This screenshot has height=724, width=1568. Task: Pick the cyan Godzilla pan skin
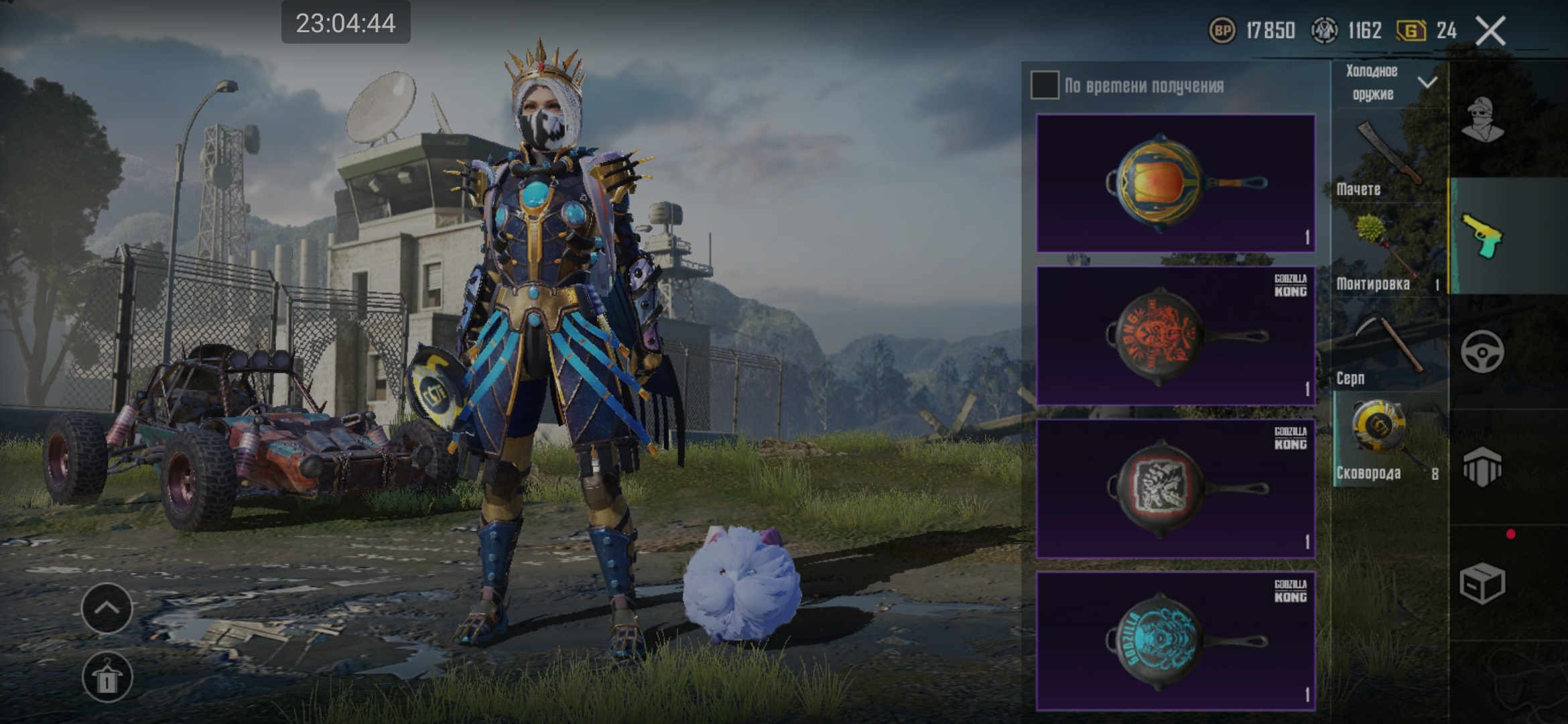click(x=1175, y=641)
